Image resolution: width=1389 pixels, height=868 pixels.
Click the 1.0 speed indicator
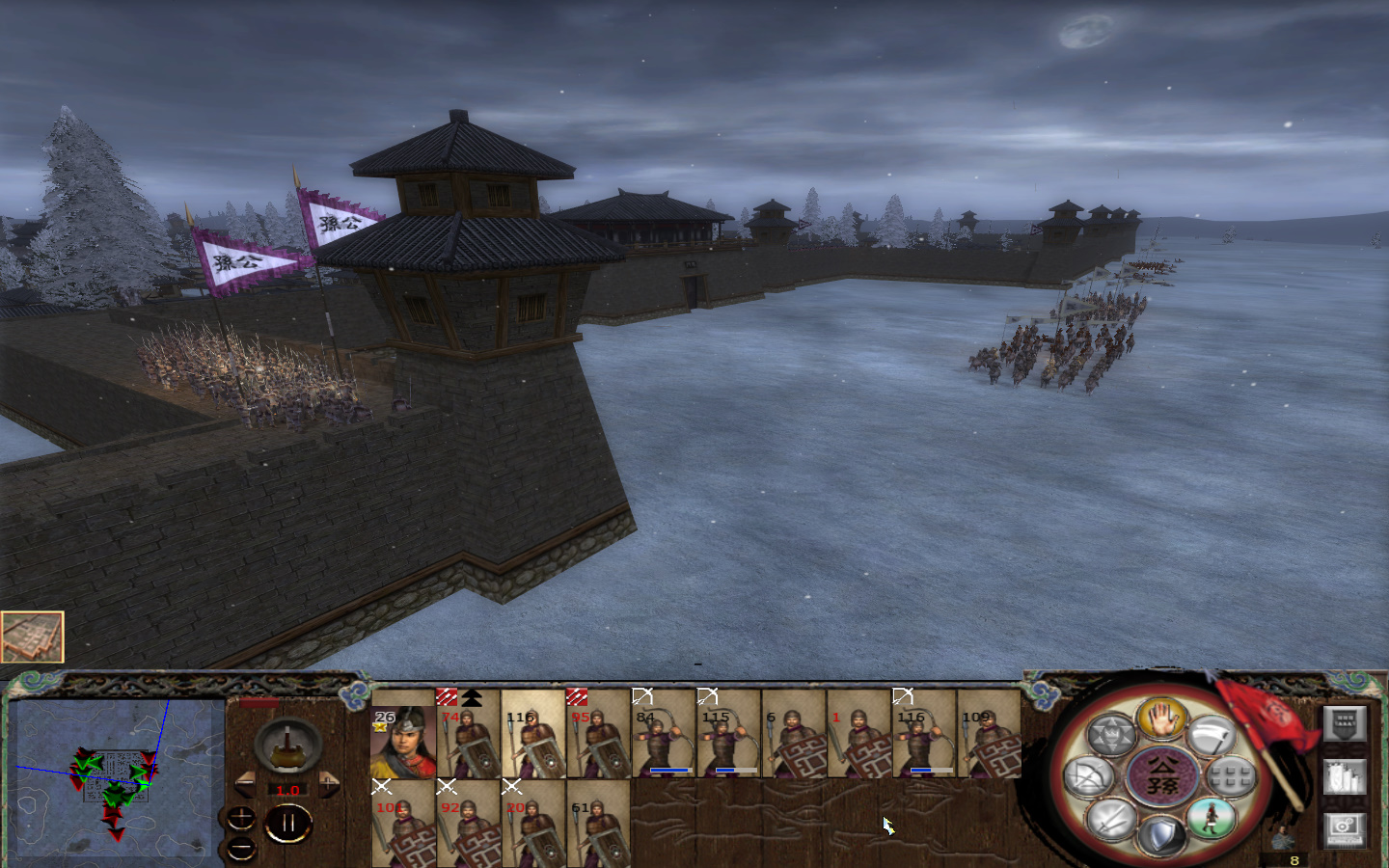point(287,789)
